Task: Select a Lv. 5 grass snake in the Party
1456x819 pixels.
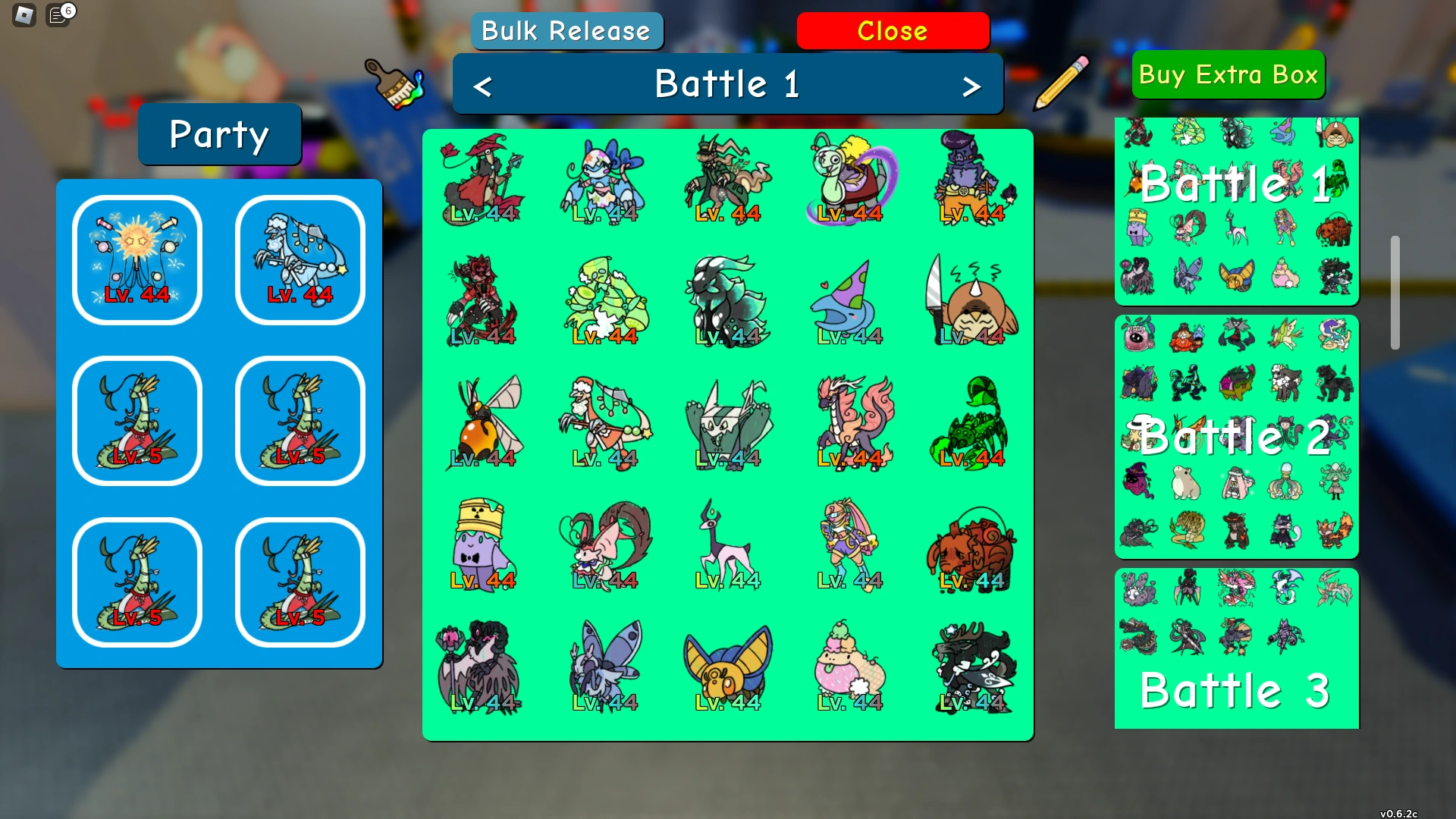Action: tap(136, 421)
